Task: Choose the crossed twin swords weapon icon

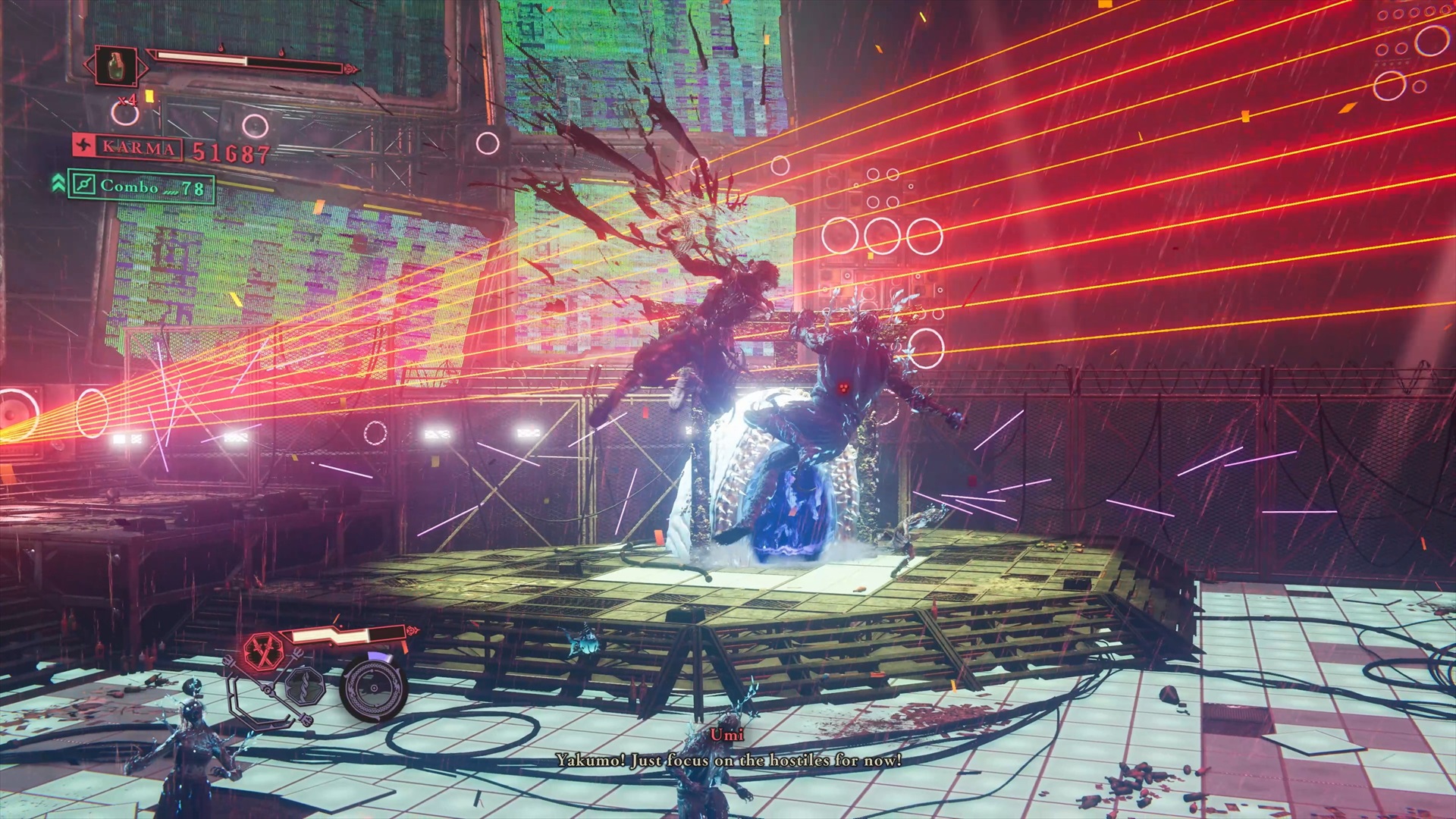Action: 263,651
